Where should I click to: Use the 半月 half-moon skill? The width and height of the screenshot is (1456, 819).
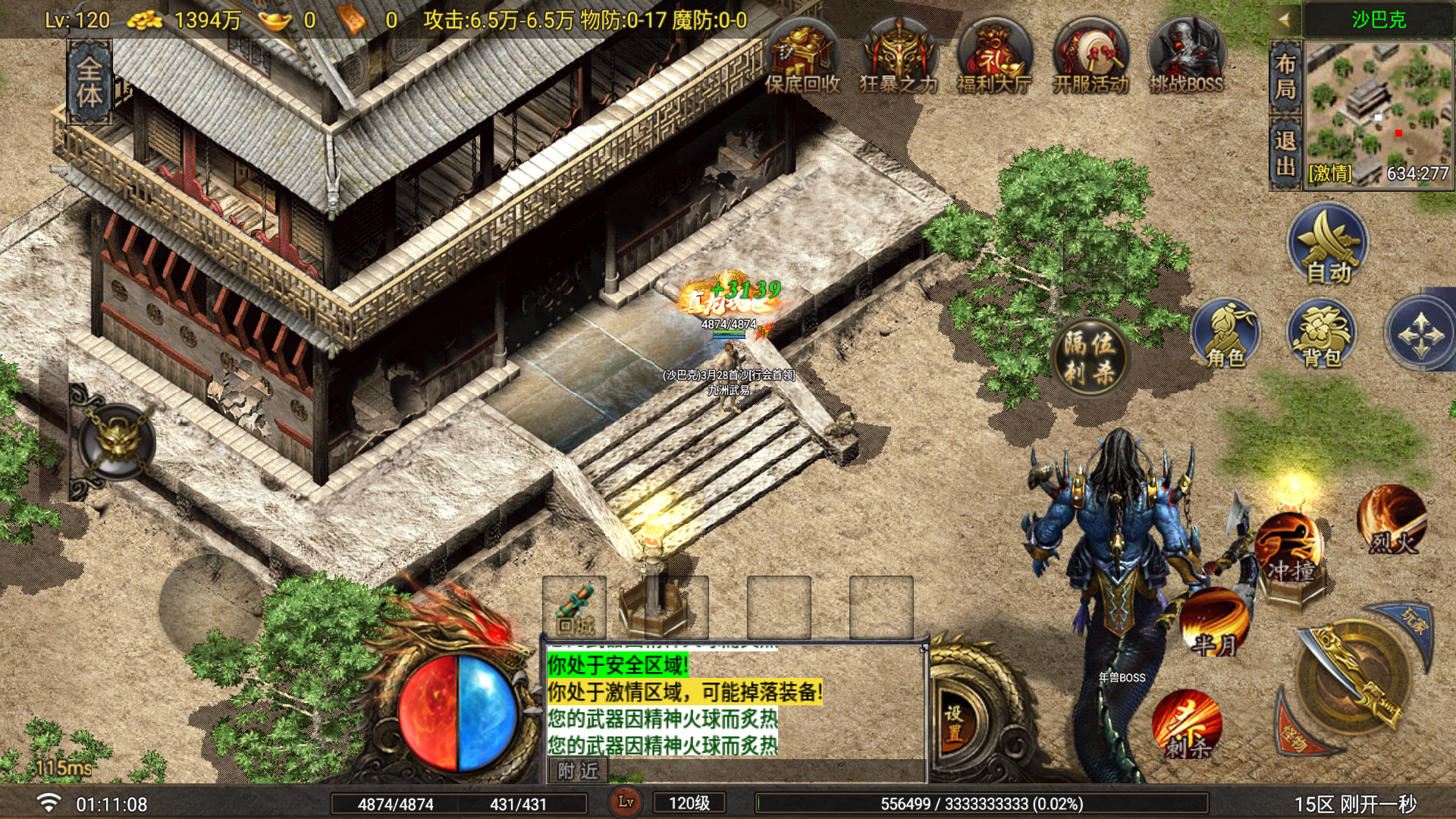(x=1215, y=623)
